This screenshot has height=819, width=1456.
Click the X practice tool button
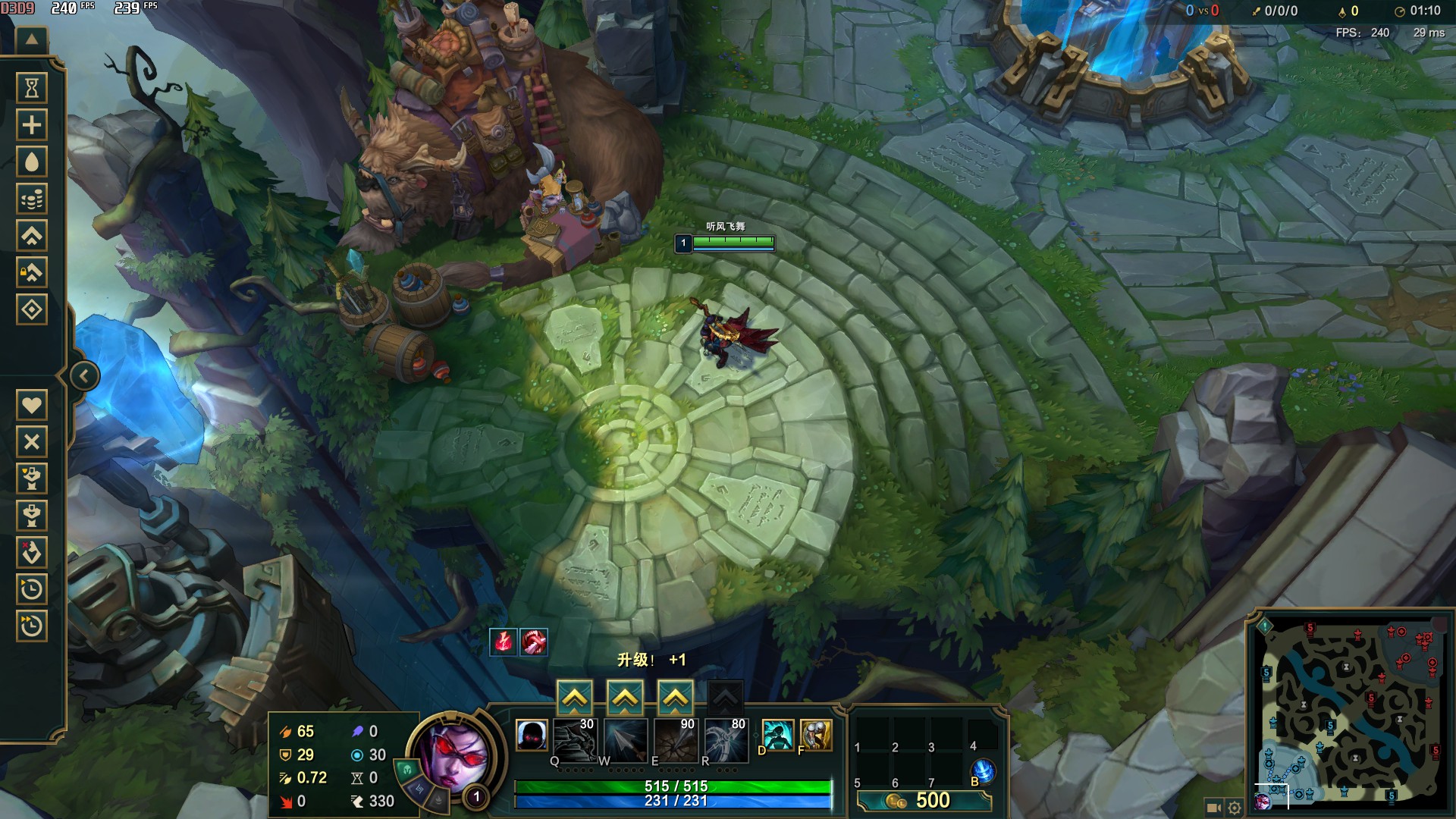[32, 441]
